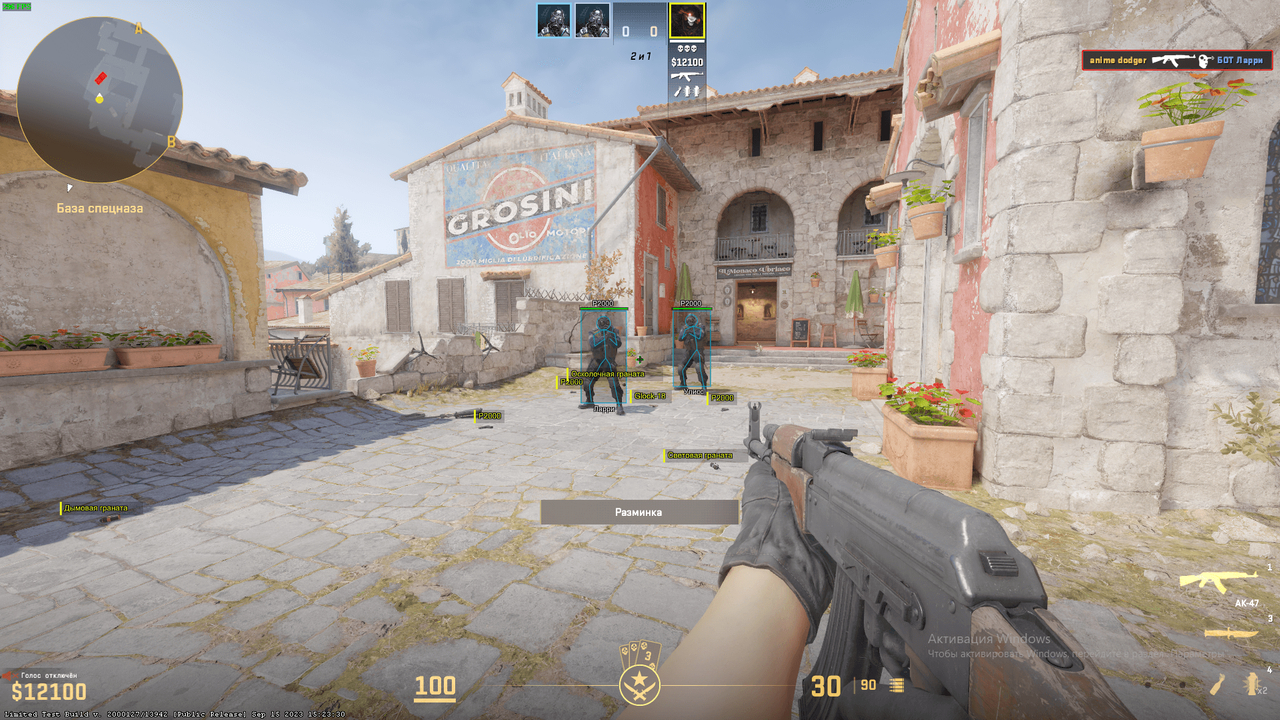Click the AK-47 kill icon in the killfeed
The image size is (1280, 720).
(x=1172, y=59)
